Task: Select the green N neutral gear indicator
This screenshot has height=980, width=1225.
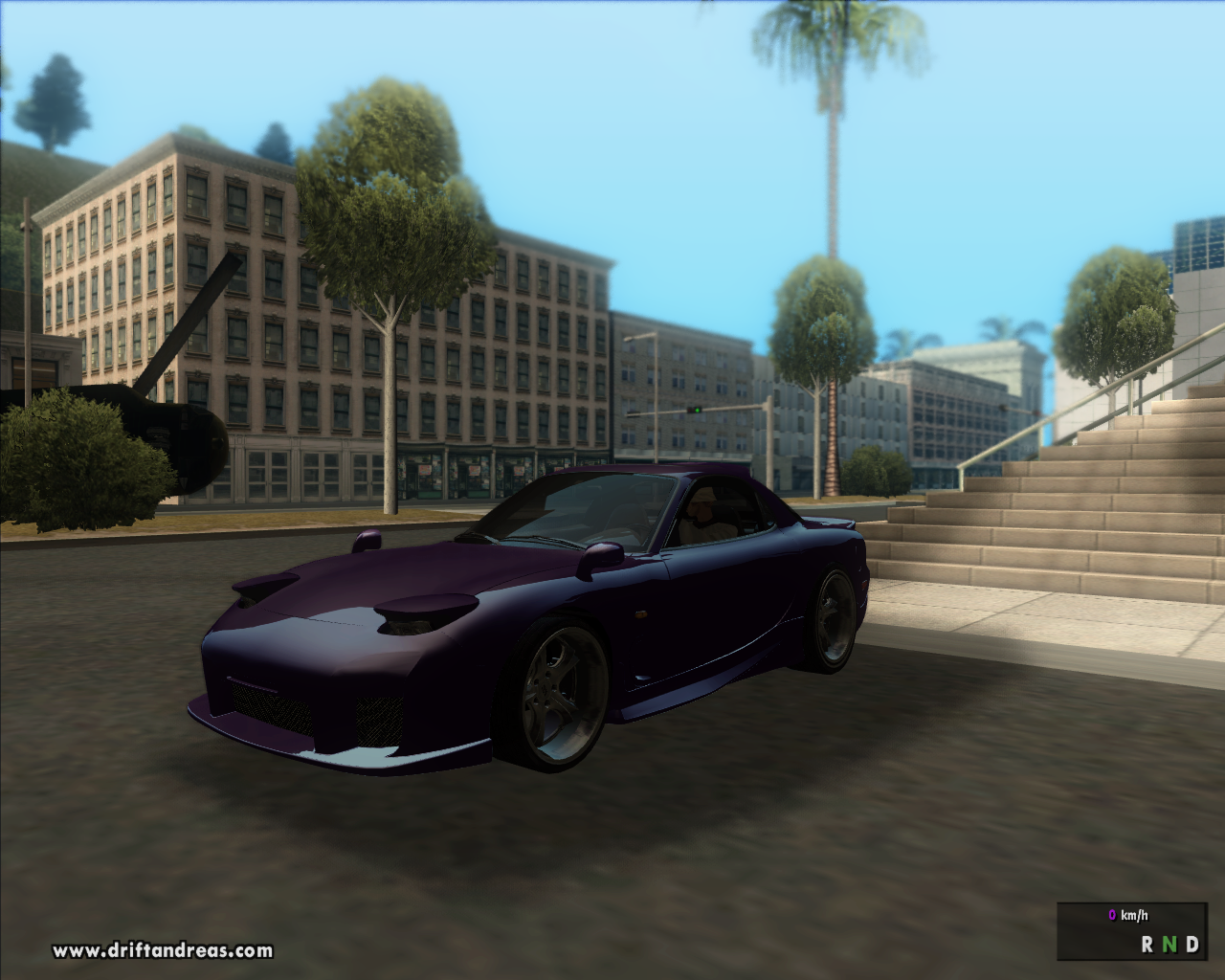Action: (x=1169, y=944)
